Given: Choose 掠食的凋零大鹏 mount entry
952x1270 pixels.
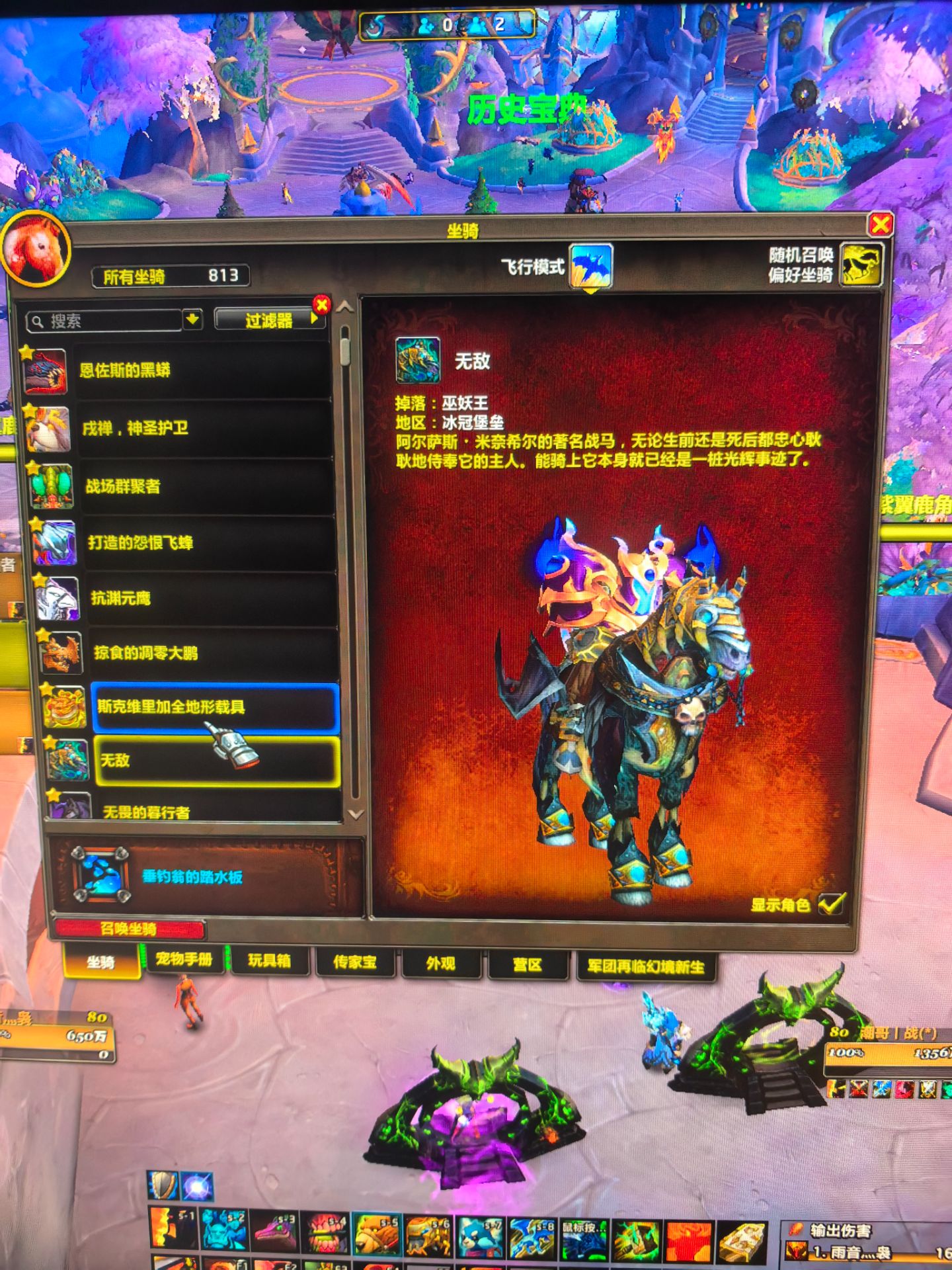Looking at the screenshot, I should coord(214,654).
